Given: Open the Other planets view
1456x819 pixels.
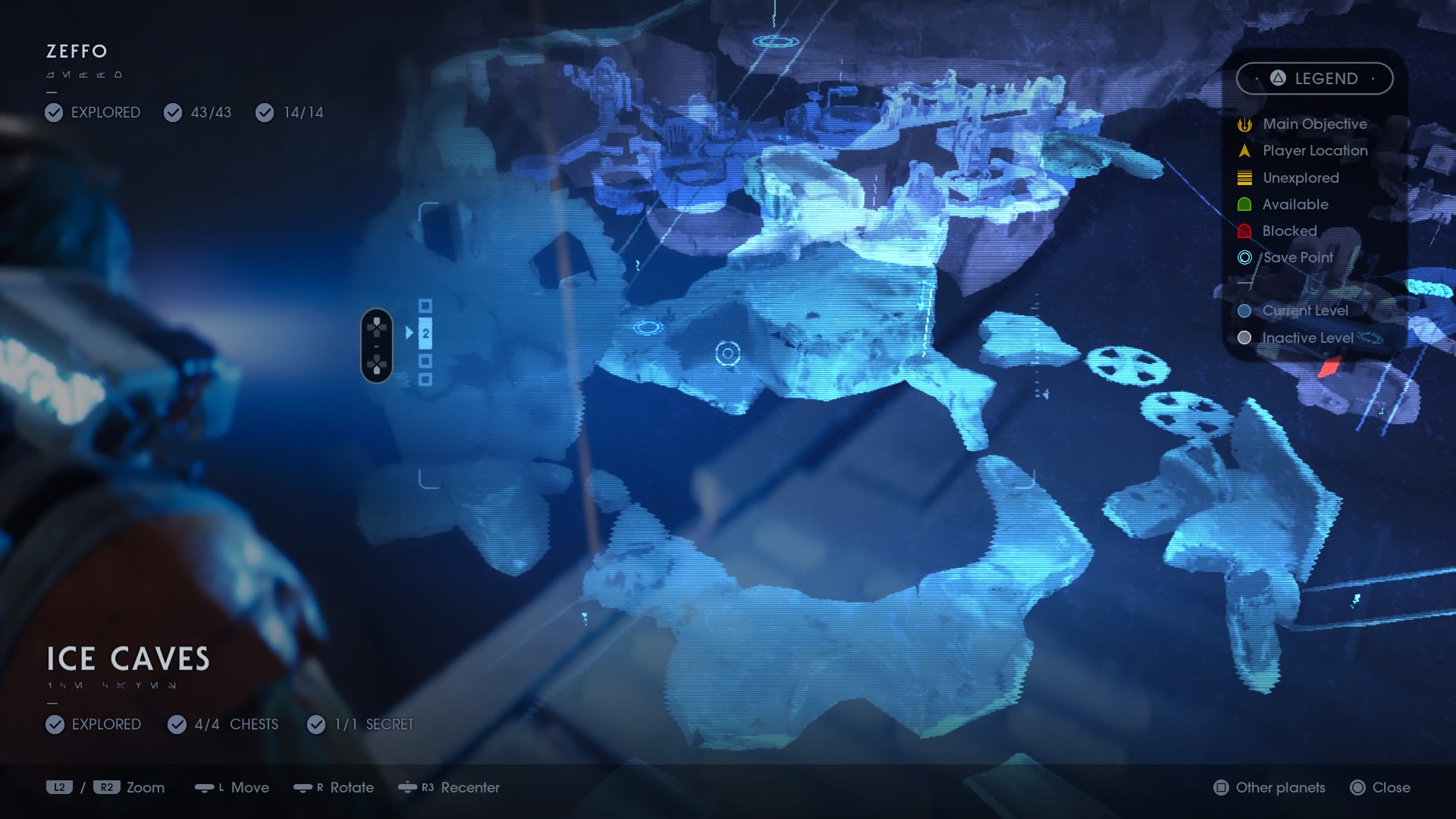Looking at the screenshot, I should click(1267, 788).
